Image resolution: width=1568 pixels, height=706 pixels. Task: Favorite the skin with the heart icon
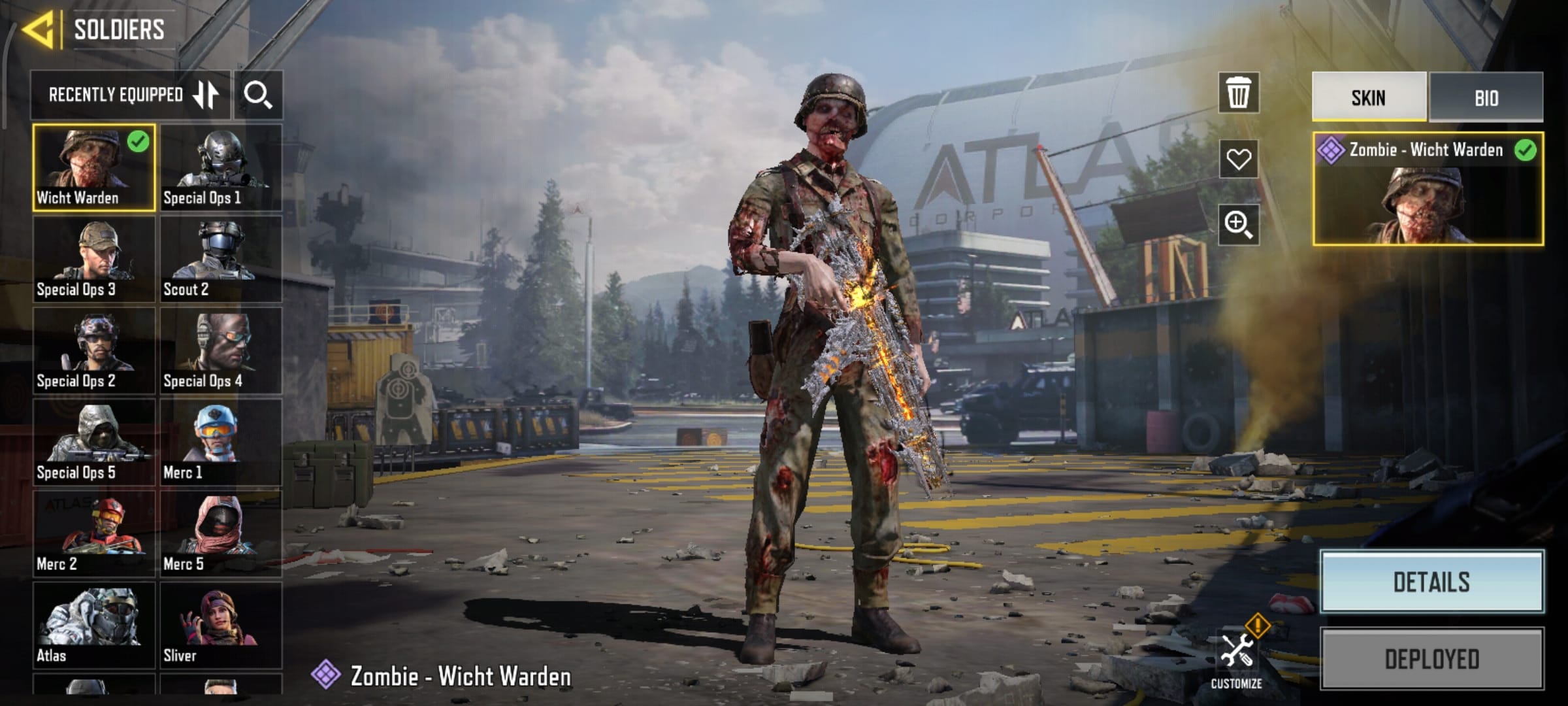click(1238, 159)
